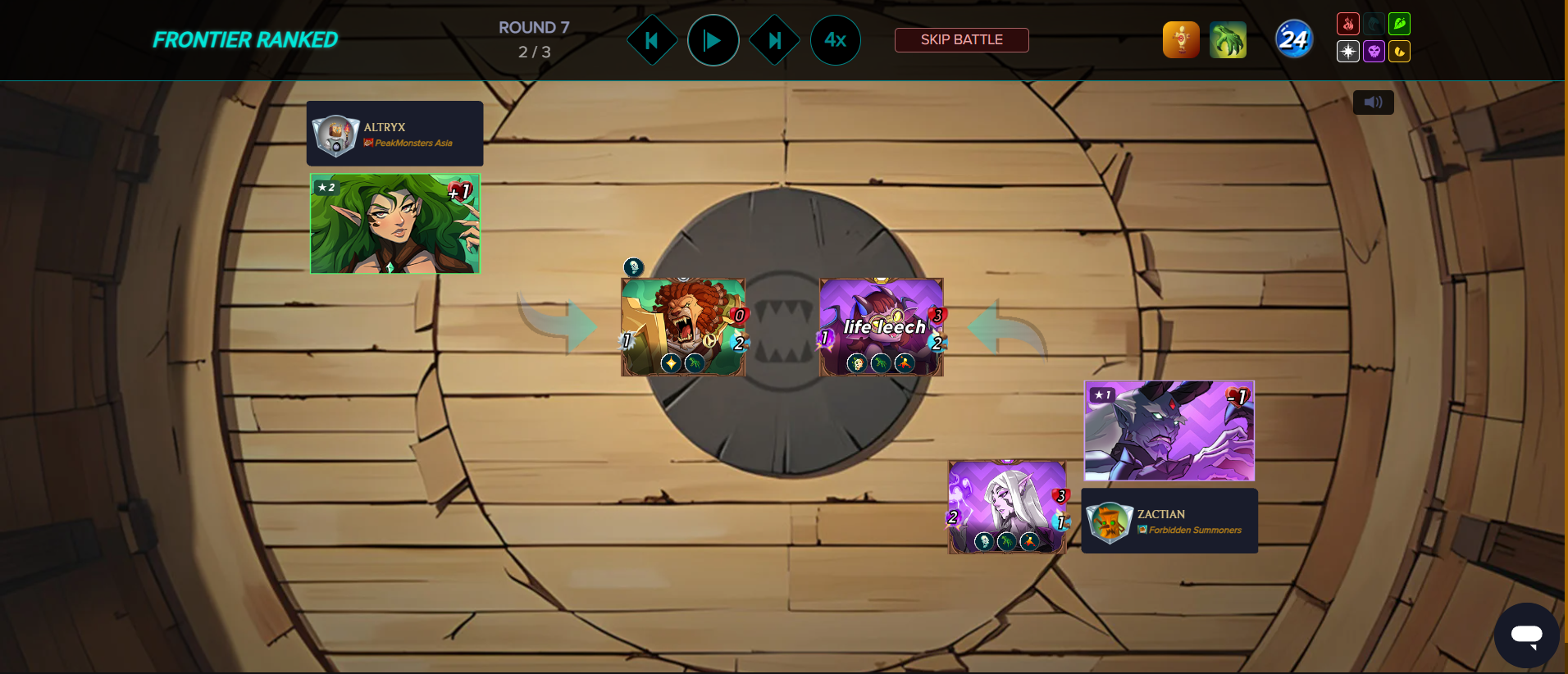This screenshot has width=1568, height=674.
Task: Advance to the next battle action
Action: tap(774, 40)
